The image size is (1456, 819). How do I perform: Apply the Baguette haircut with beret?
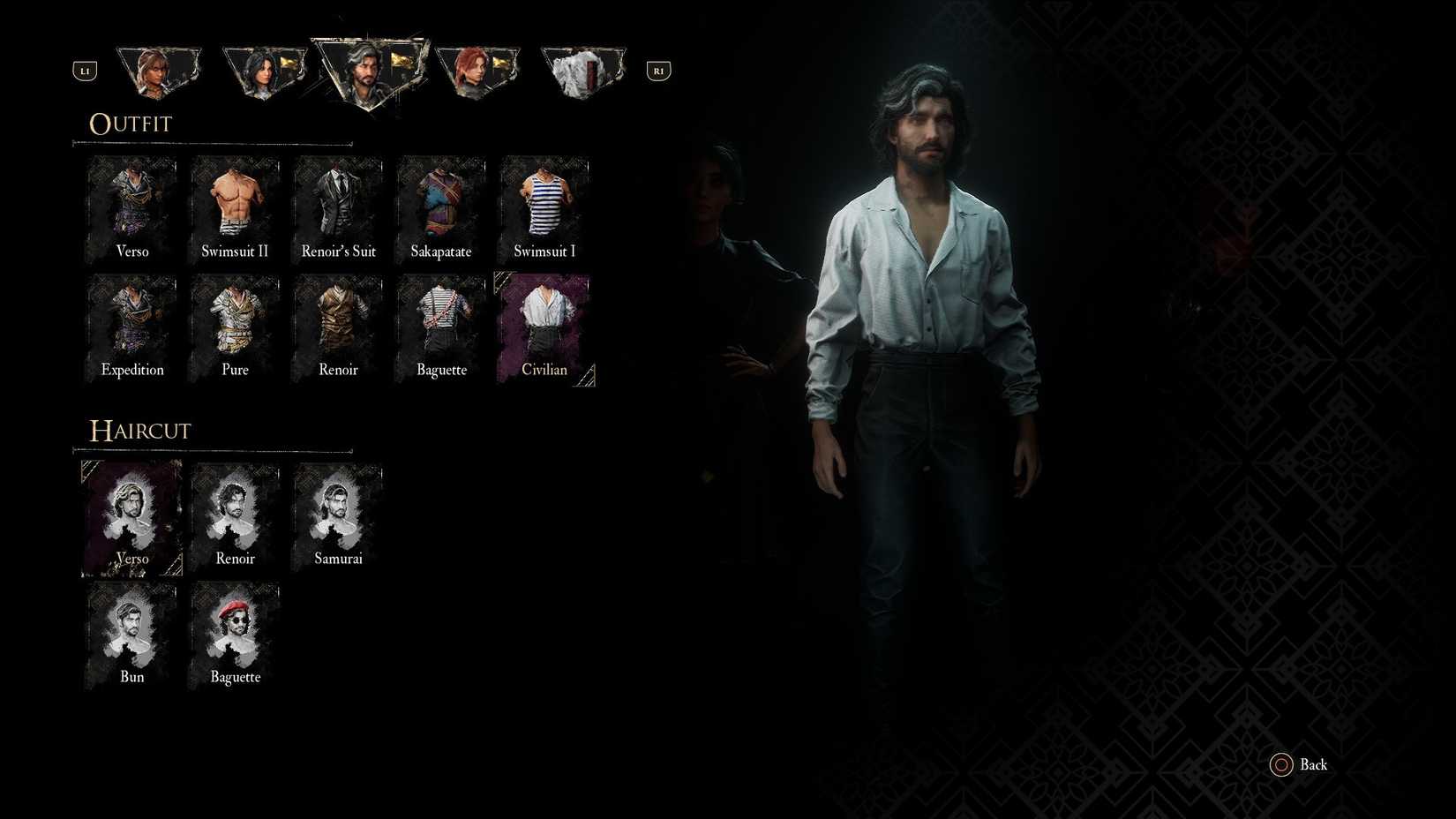click(234, 635)
